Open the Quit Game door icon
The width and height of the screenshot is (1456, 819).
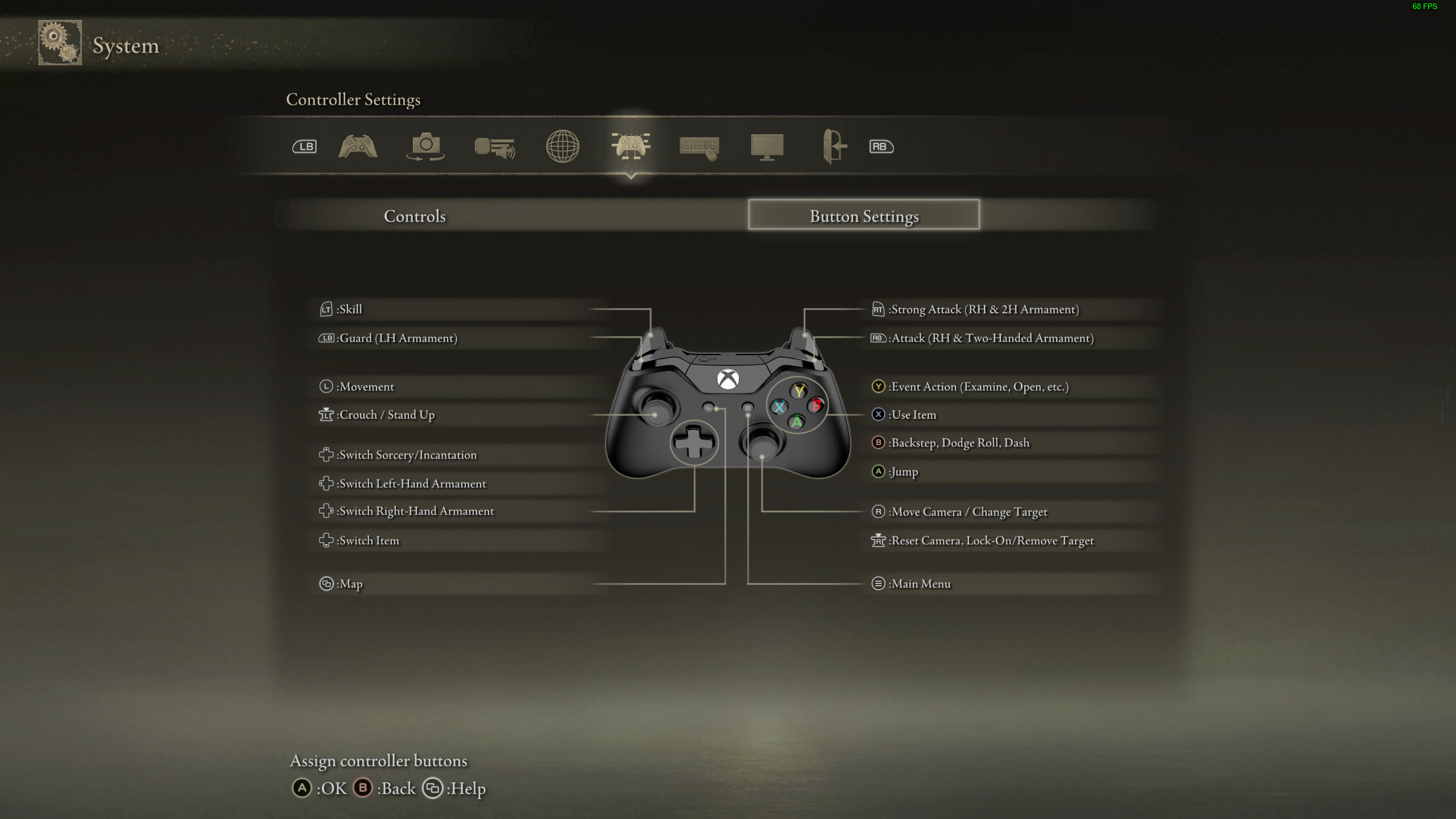pyautogui.click(x=835, y=147)
